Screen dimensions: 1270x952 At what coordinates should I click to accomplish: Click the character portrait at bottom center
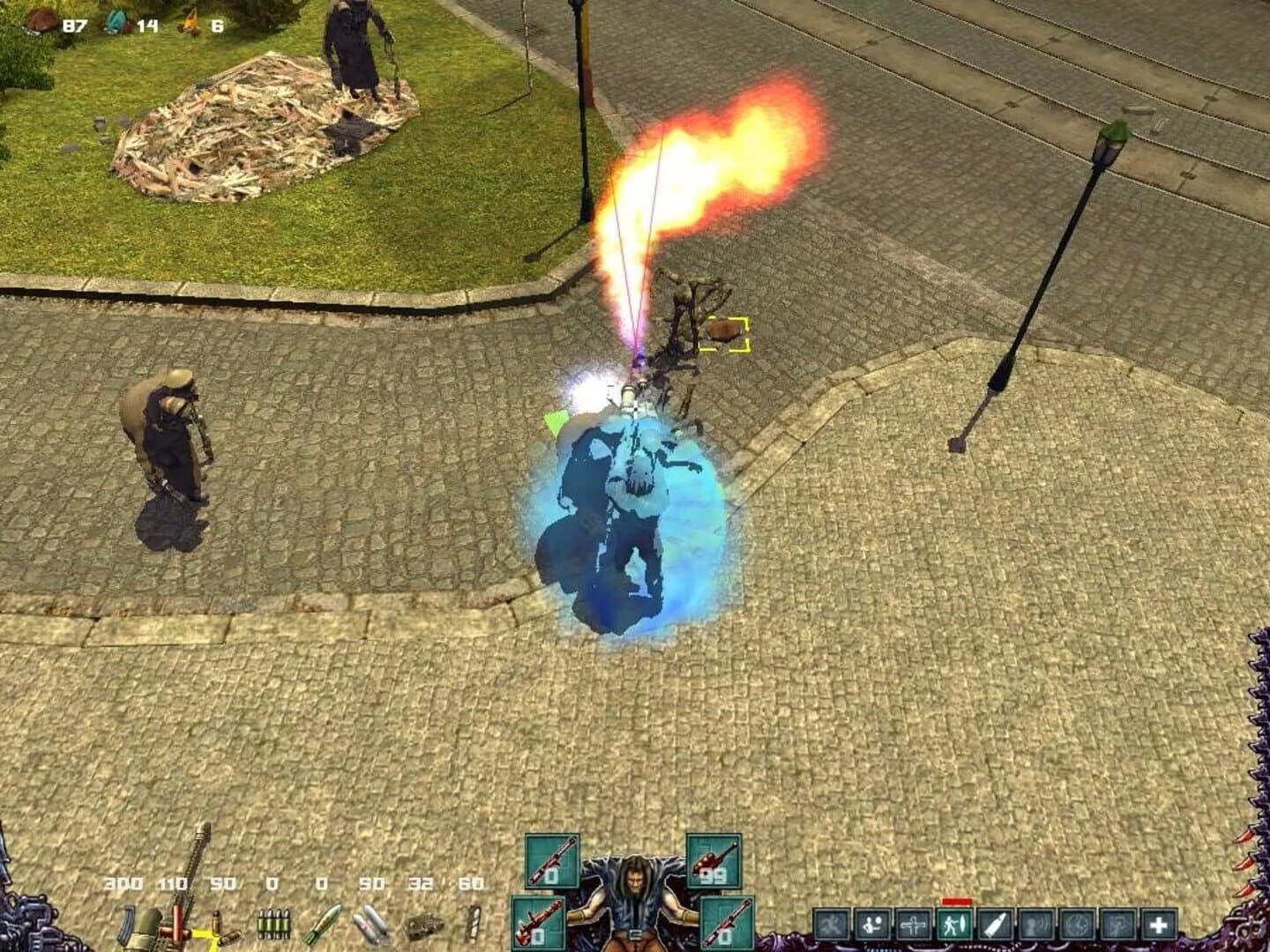(635, 899)
